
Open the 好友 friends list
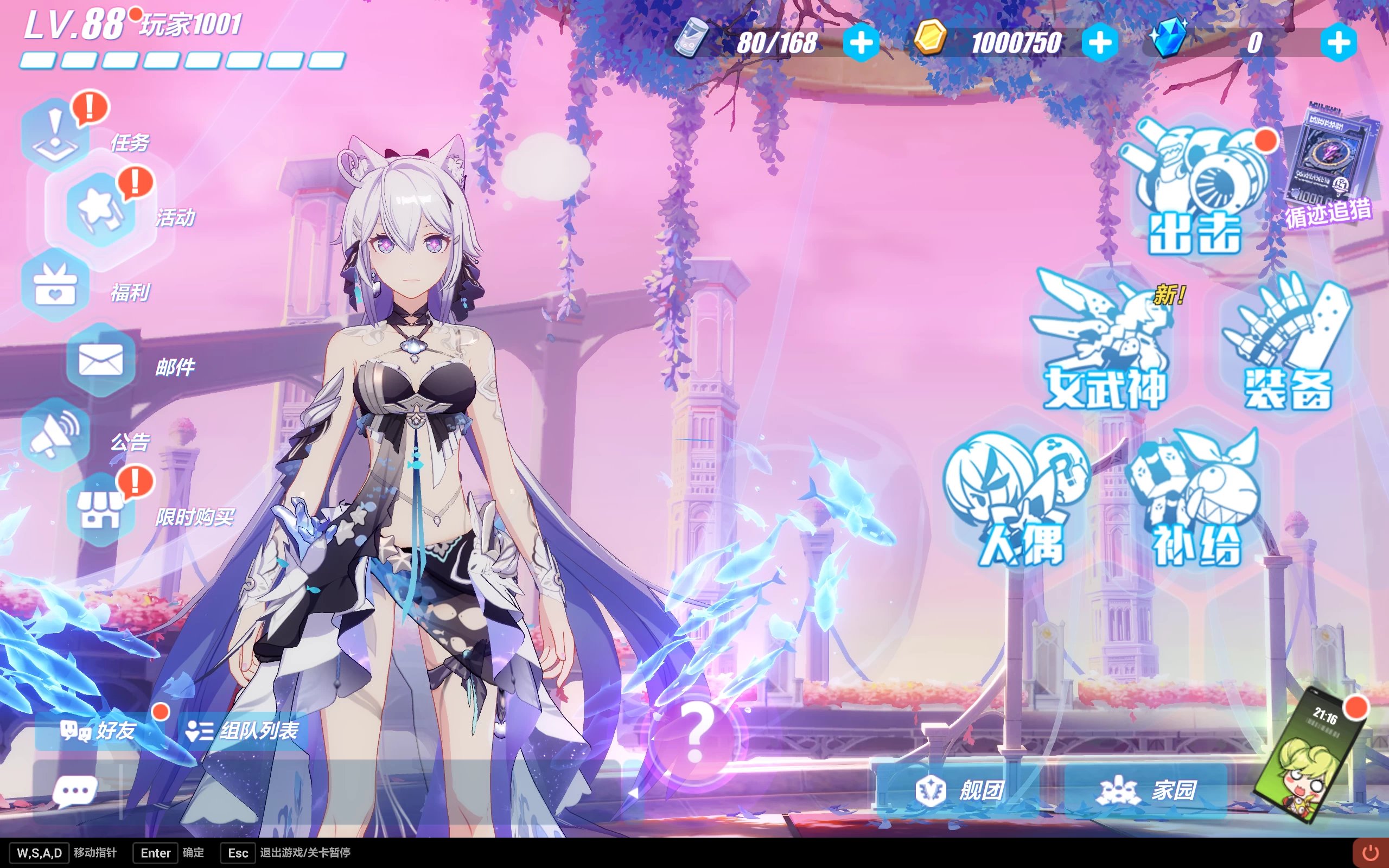(99, 731)
